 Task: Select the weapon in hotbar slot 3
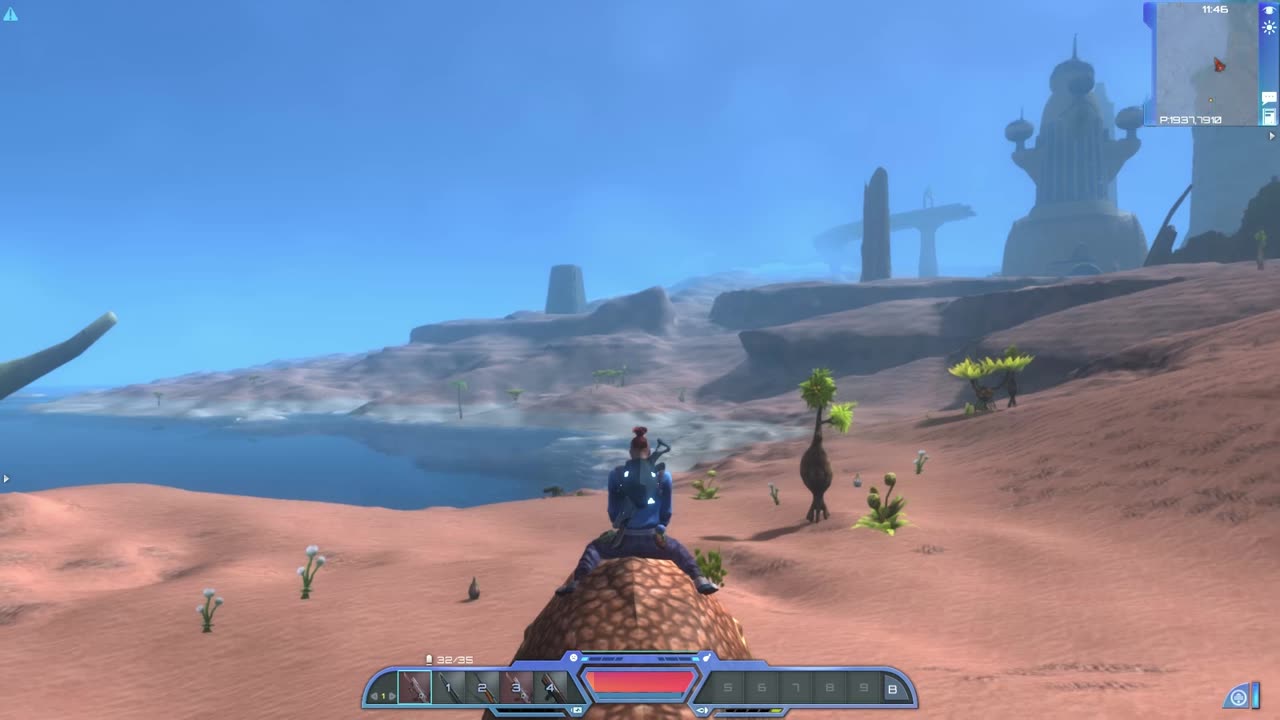tap(516, 688)
